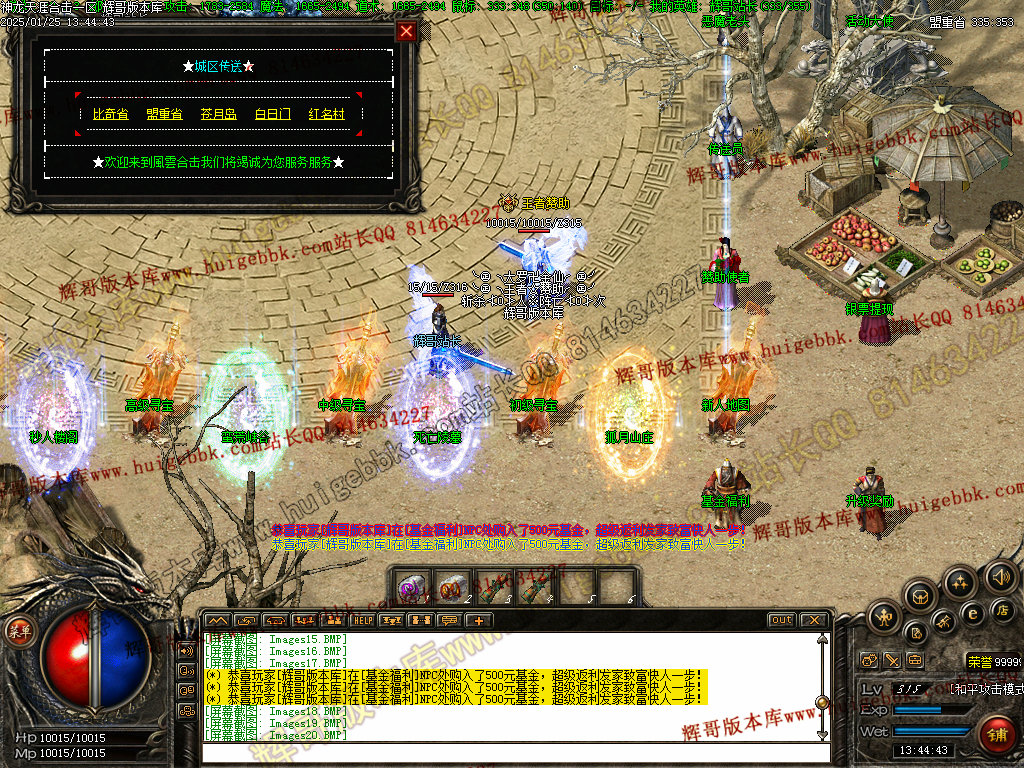Click the plus button in chat toolbar
The height and width of the screenshot is (768, 1024).
pos(479,620)
